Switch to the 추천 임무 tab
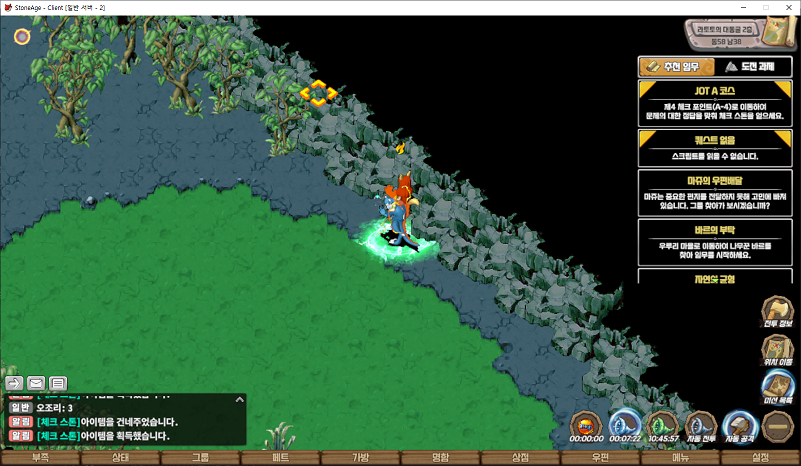Image resolution: width=801 pixels, height=466 pixels. tap(675, 67)
